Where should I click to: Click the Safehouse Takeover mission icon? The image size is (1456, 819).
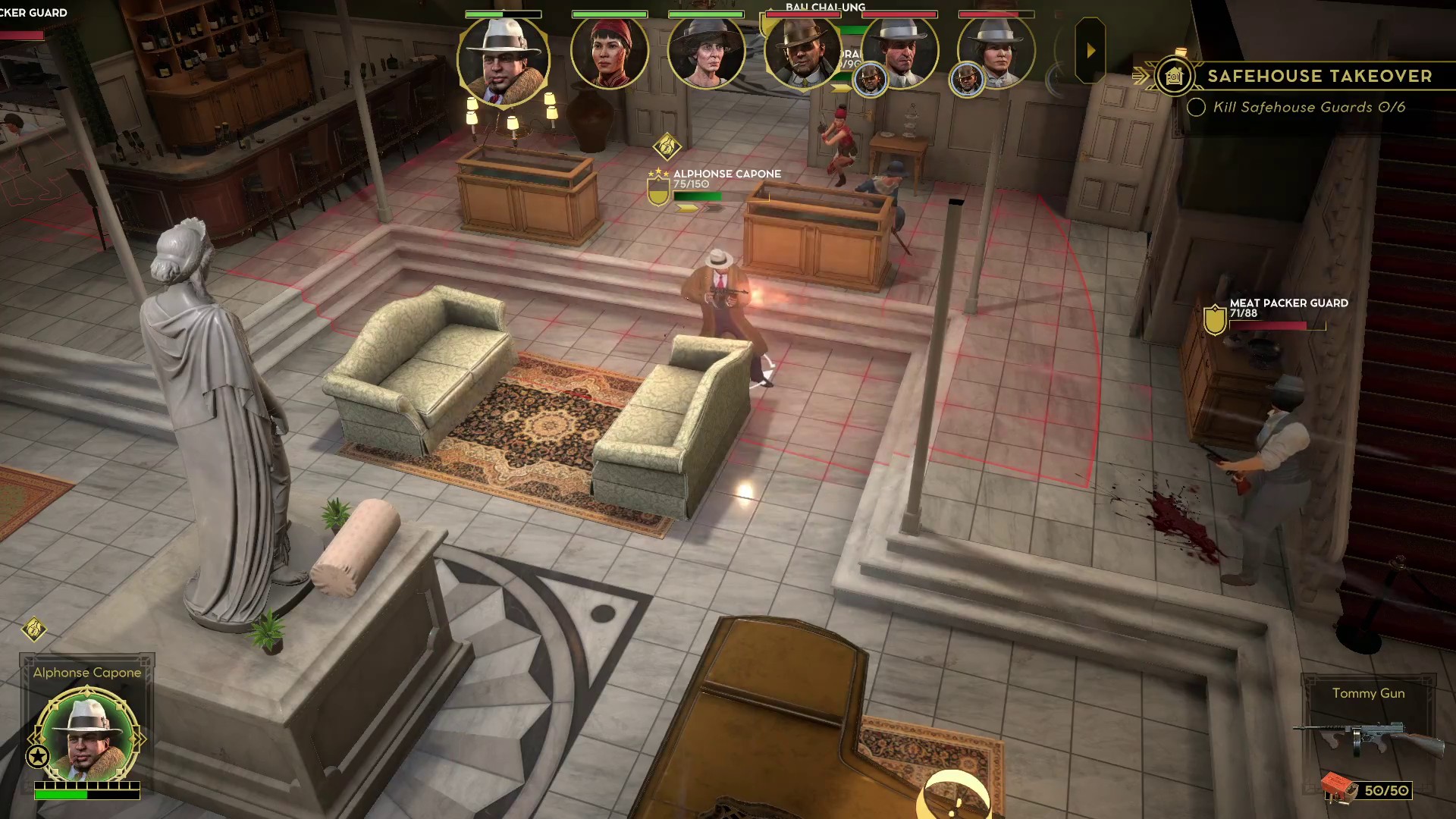(1172, 76)
